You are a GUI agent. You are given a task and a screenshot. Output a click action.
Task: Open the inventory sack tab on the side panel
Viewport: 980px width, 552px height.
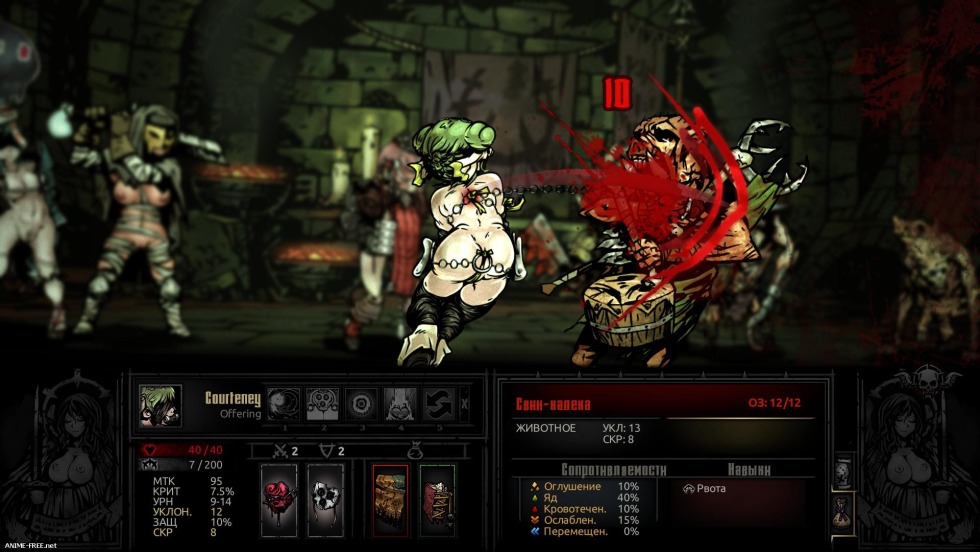click(x=842, y=512)
